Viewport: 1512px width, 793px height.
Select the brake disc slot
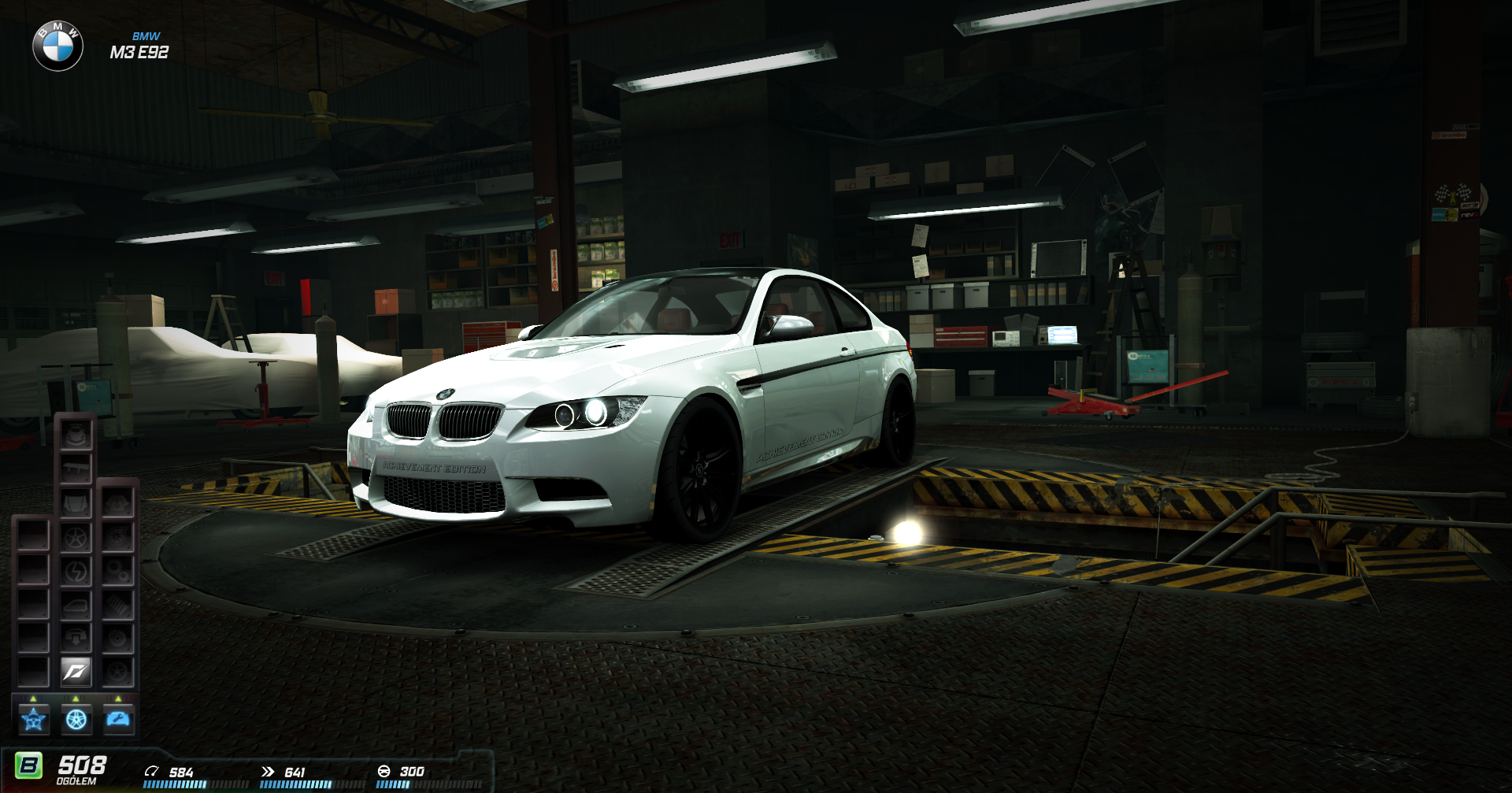tap(118, 638)
